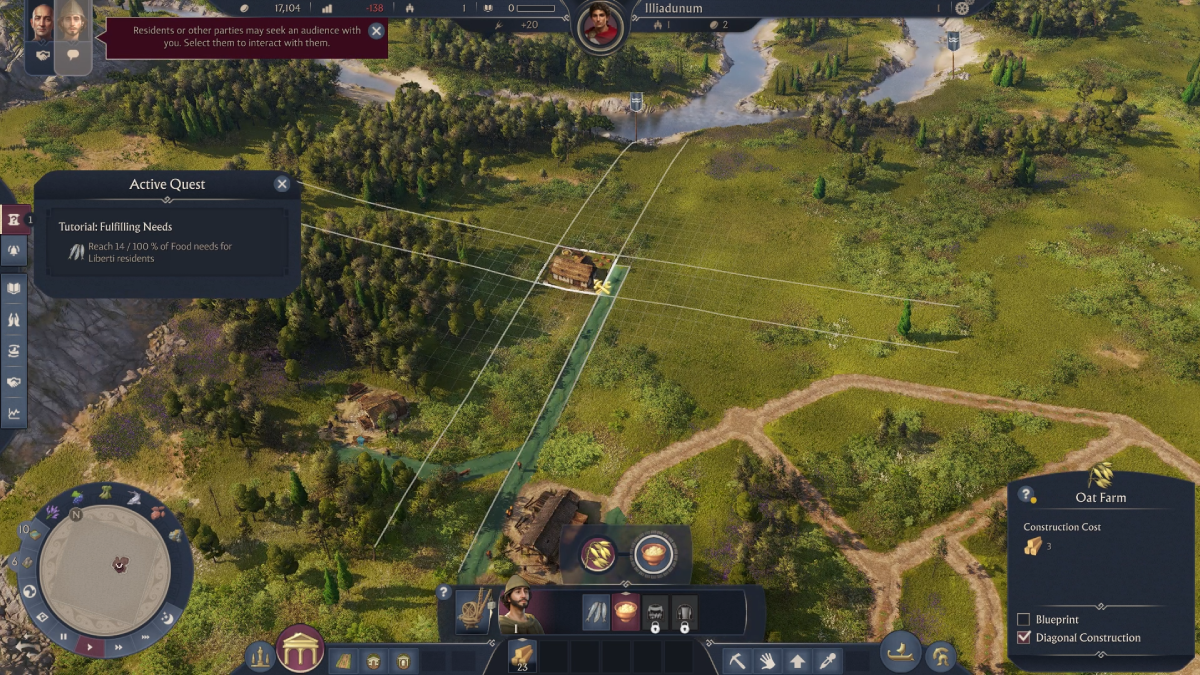Image resolution: width=1200 pixels, height=675 pixels.
Task: Set game speed to fast forward
Action: [118, 647]
